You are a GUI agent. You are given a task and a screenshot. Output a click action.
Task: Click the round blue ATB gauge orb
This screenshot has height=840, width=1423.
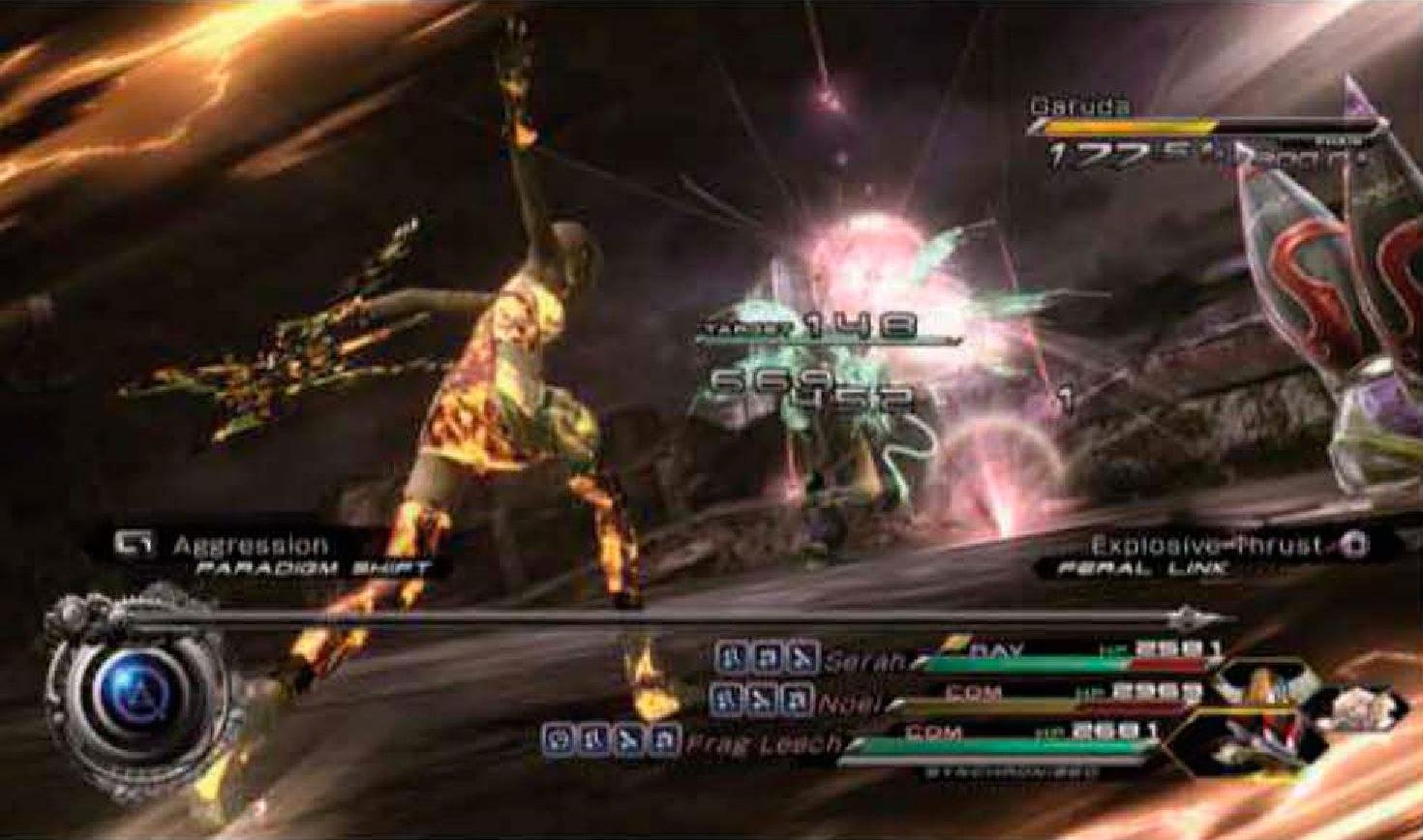tap(138, 691)
